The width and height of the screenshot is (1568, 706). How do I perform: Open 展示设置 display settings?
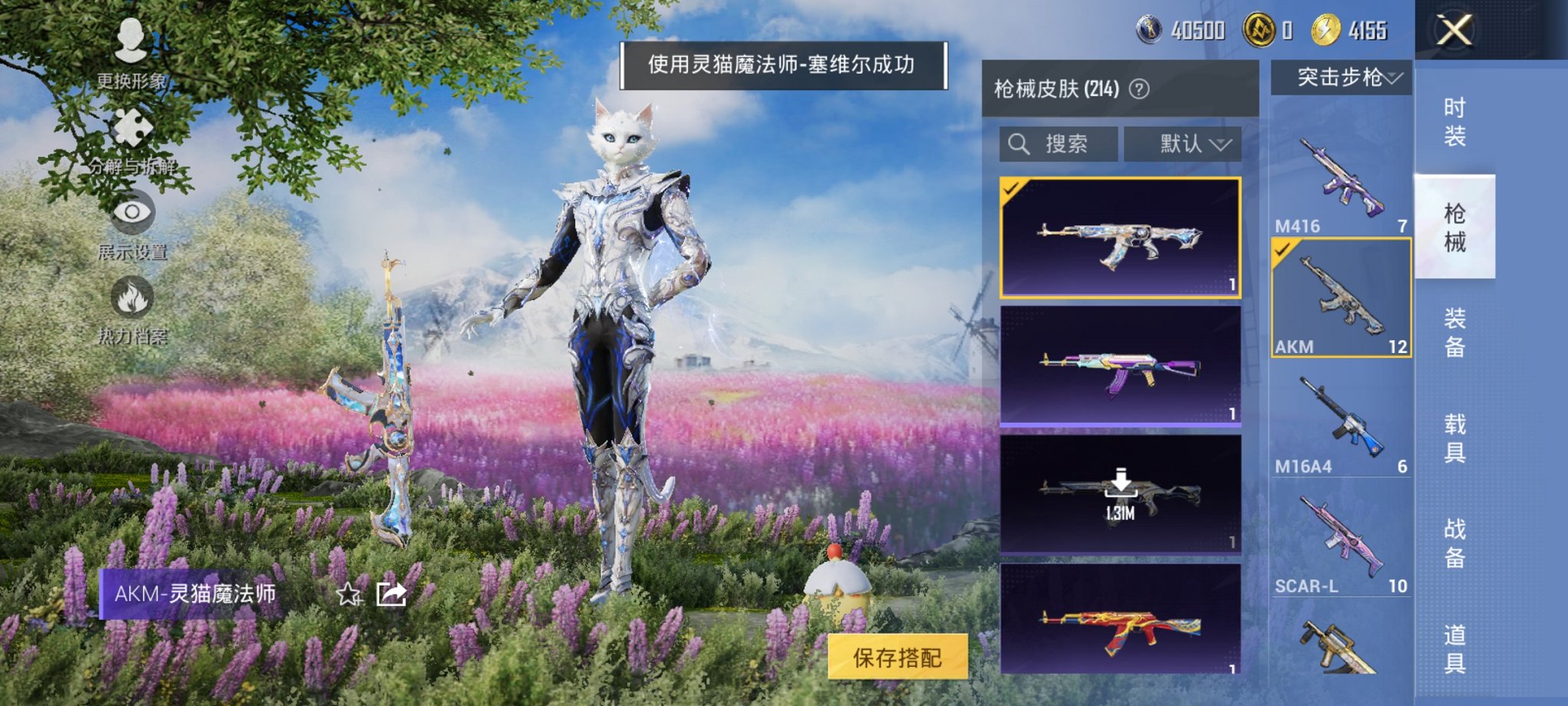coord(135,223)
